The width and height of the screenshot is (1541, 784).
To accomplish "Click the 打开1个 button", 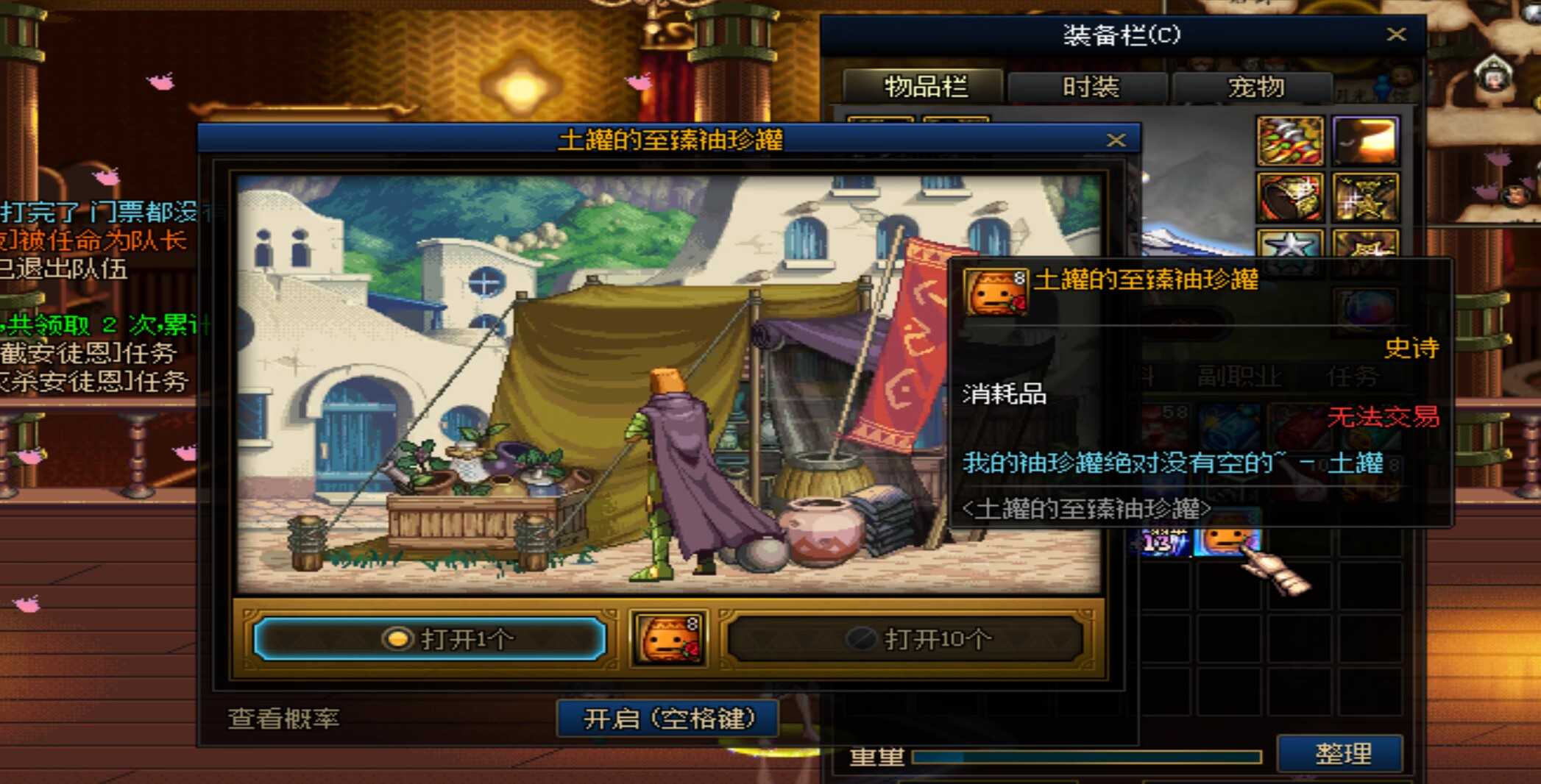I will [x=428, y=638].
